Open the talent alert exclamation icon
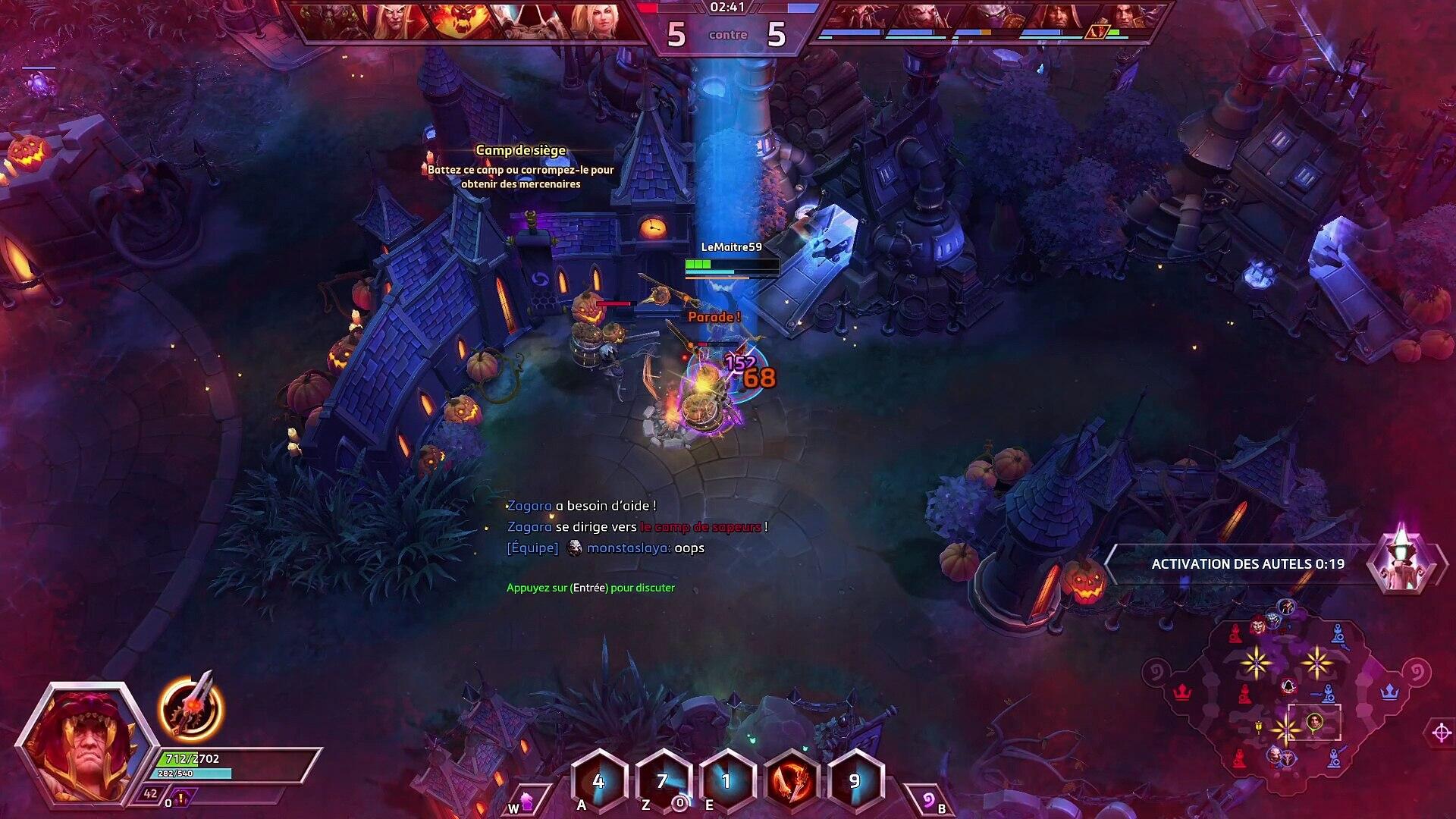Screen dimensions: 1456x819 click(181, 797)
